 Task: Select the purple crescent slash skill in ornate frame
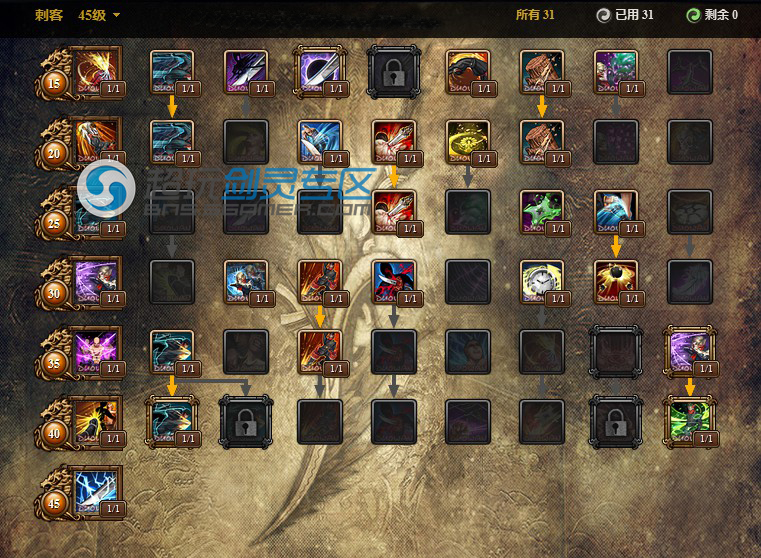coord(319,71)
